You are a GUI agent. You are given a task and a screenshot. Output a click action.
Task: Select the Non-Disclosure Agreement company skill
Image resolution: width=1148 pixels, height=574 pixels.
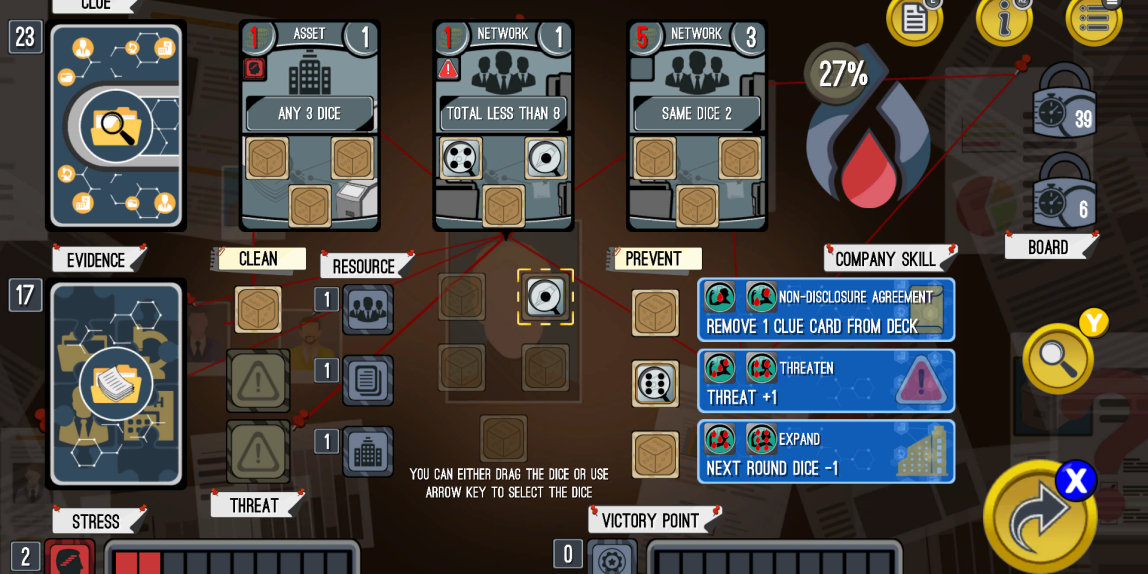[x=826, y=310]
